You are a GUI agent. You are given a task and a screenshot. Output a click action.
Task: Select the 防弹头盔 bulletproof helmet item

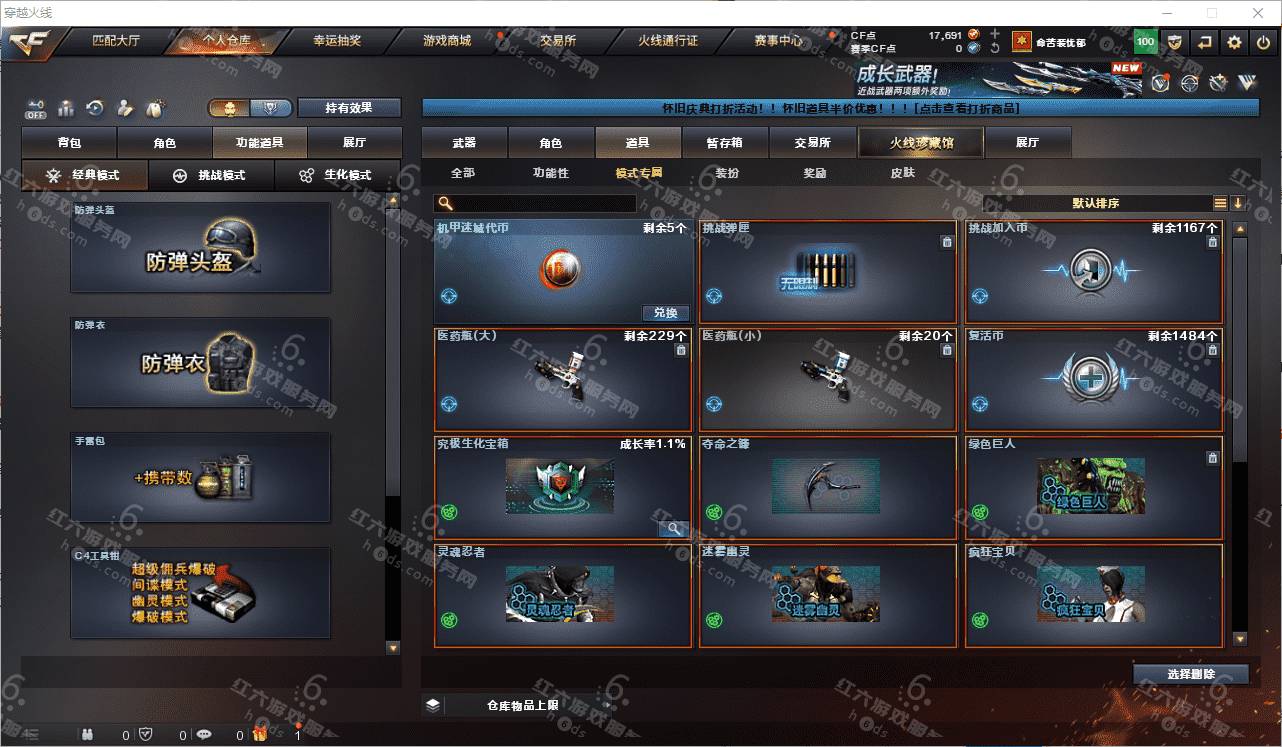coord(200,249)
